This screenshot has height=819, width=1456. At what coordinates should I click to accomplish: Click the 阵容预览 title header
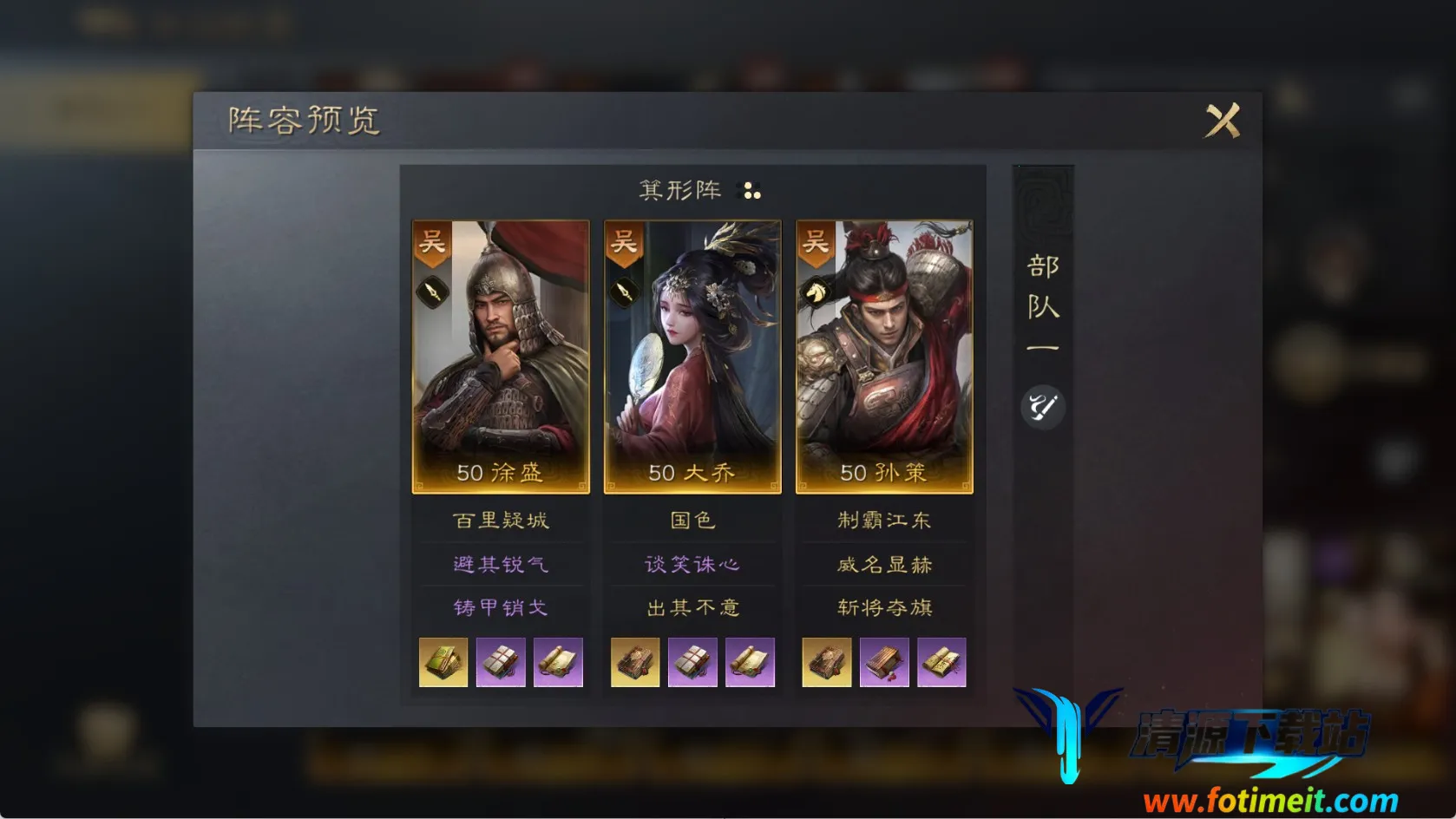[302, 121]
